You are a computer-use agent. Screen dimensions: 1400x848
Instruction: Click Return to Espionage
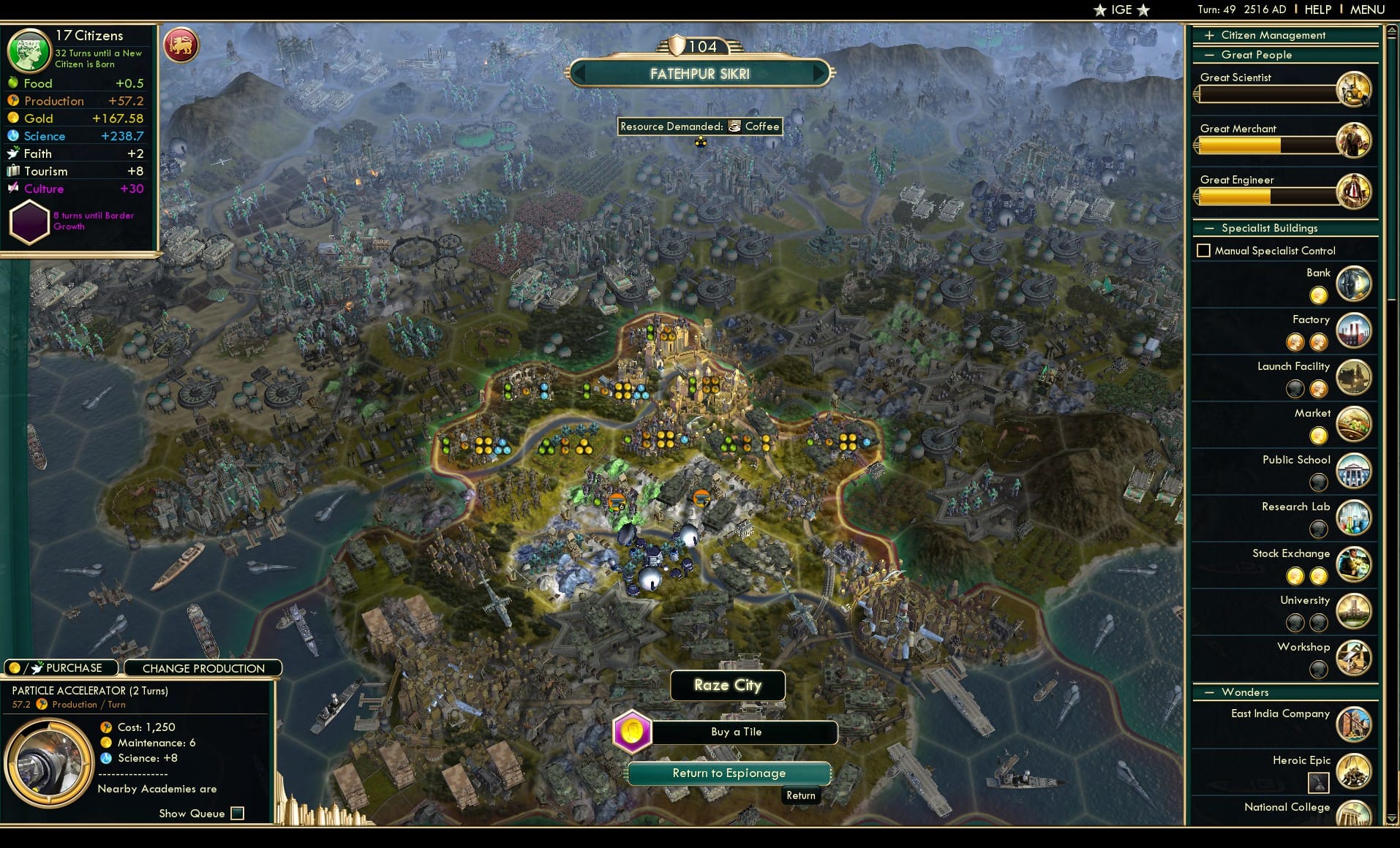pyautogui.click(x=729, y=773)
